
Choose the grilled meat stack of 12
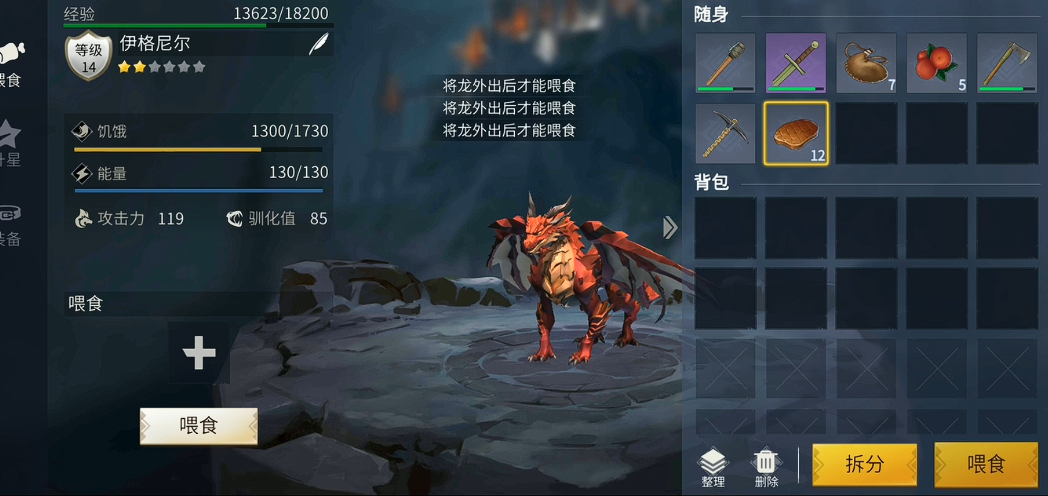point(796,133)
